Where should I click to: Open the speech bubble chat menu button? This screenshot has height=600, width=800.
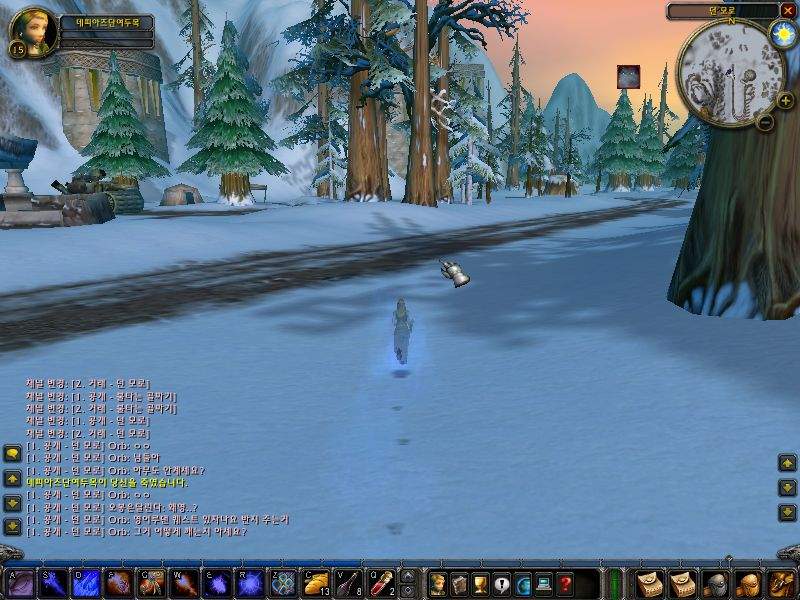pos(12,453)
